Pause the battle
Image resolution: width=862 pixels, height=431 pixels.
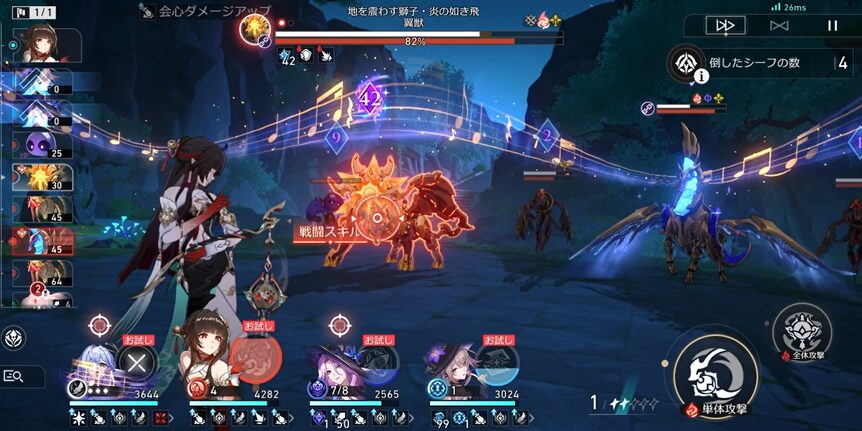point(832,25)
